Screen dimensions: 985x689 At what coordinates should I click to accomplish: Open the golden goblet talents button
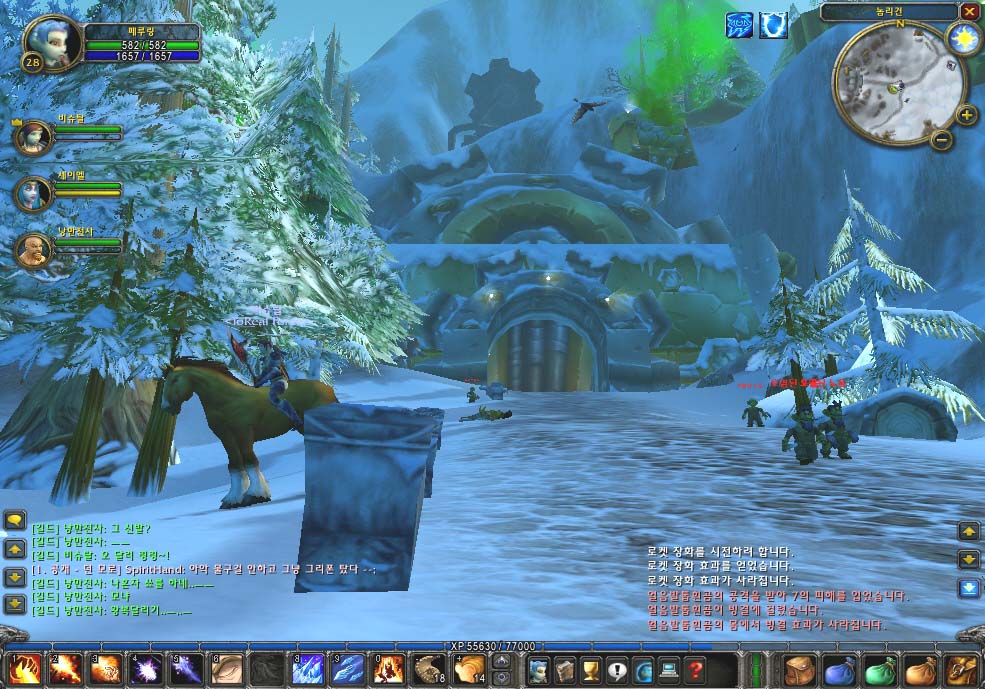point(591,669)
